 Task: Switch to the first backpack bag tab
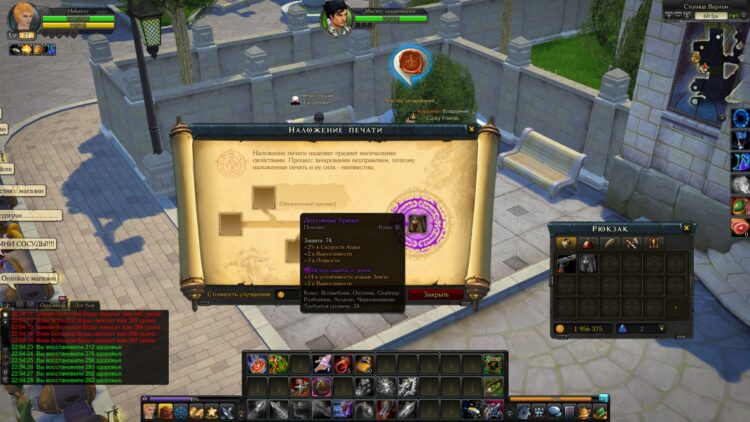(566, 243)
